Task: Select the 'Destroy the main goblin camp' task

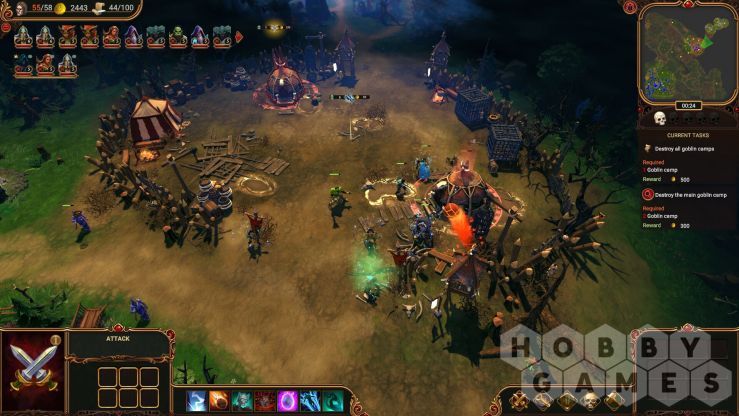Action: click(x=690, y=193)
